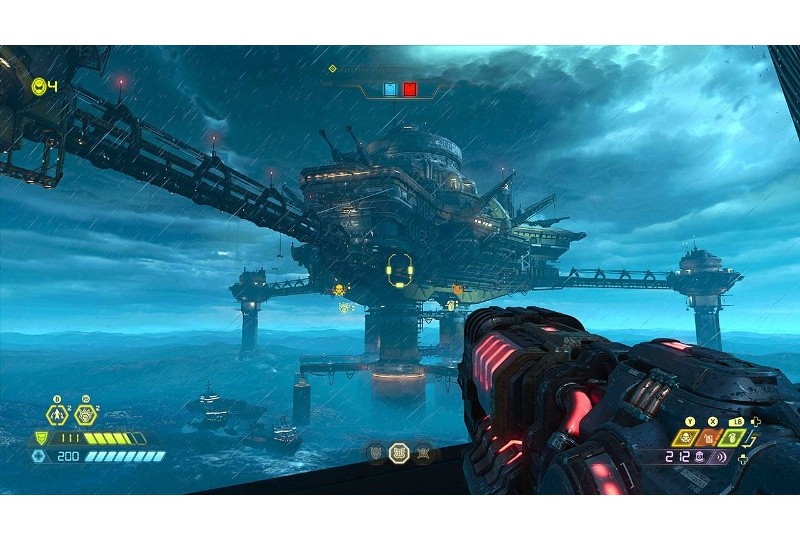
Task: Activate the yellow flame belch icon
Action: [687, 437]
